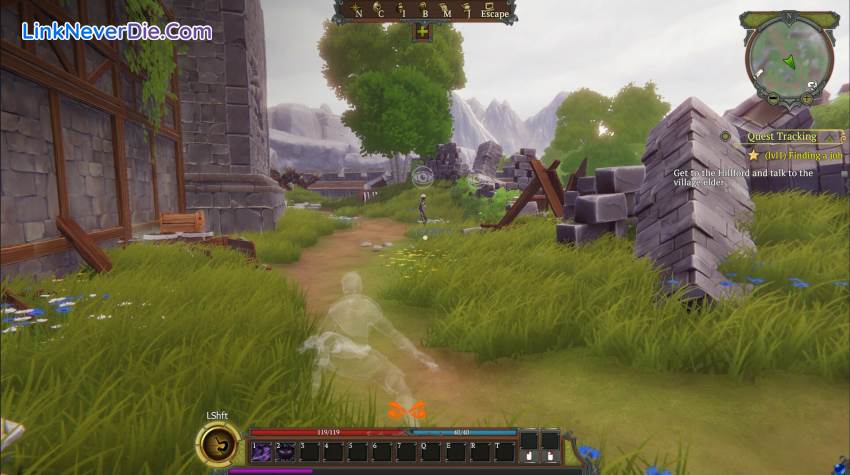Click the green plus button below top bar
The height and width of the screenshot is (475, 850).
tap(422, 32)
